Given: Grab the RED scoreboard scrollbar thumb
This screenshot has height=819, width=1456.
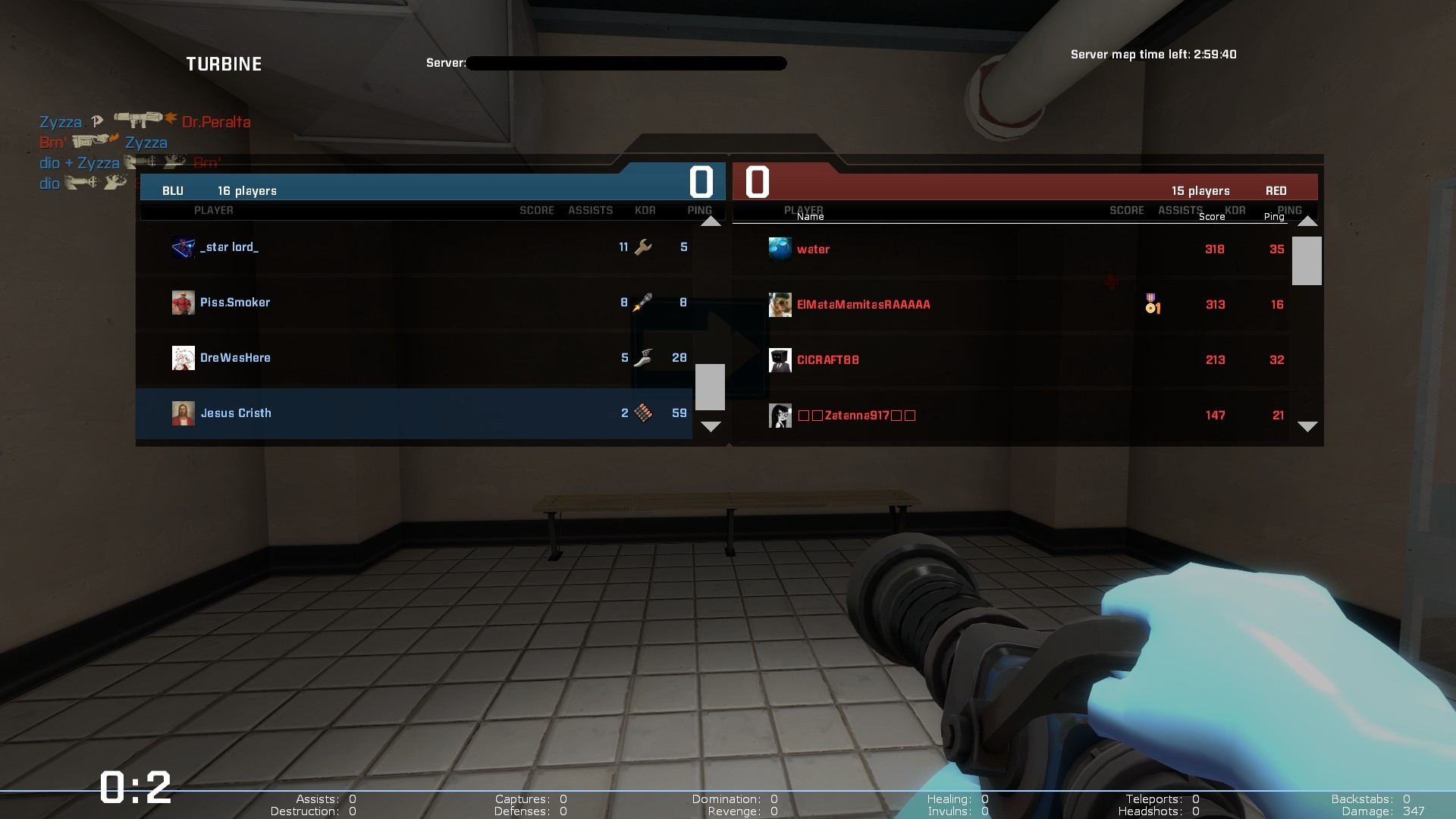Looking at the screenshot, I should 1307,261.
